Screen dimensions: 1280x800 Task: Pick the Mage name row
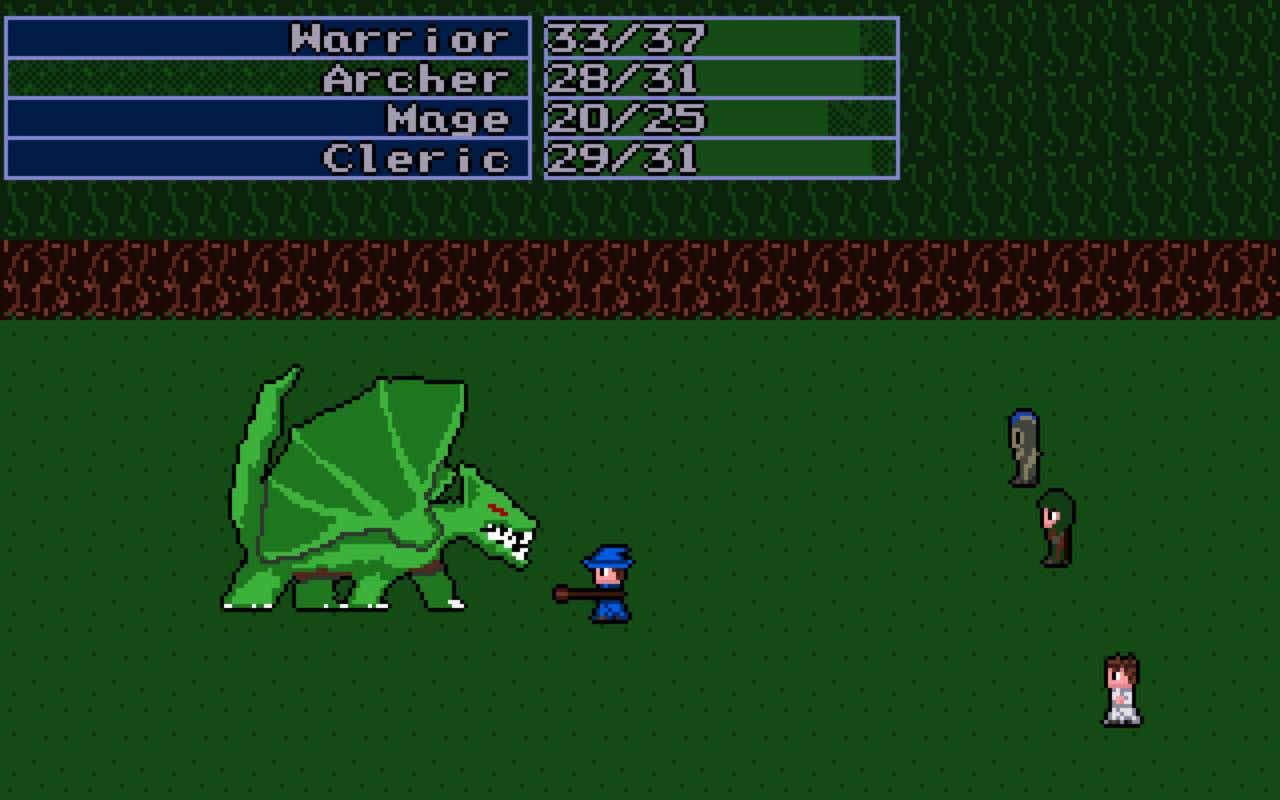pos(268,118)
